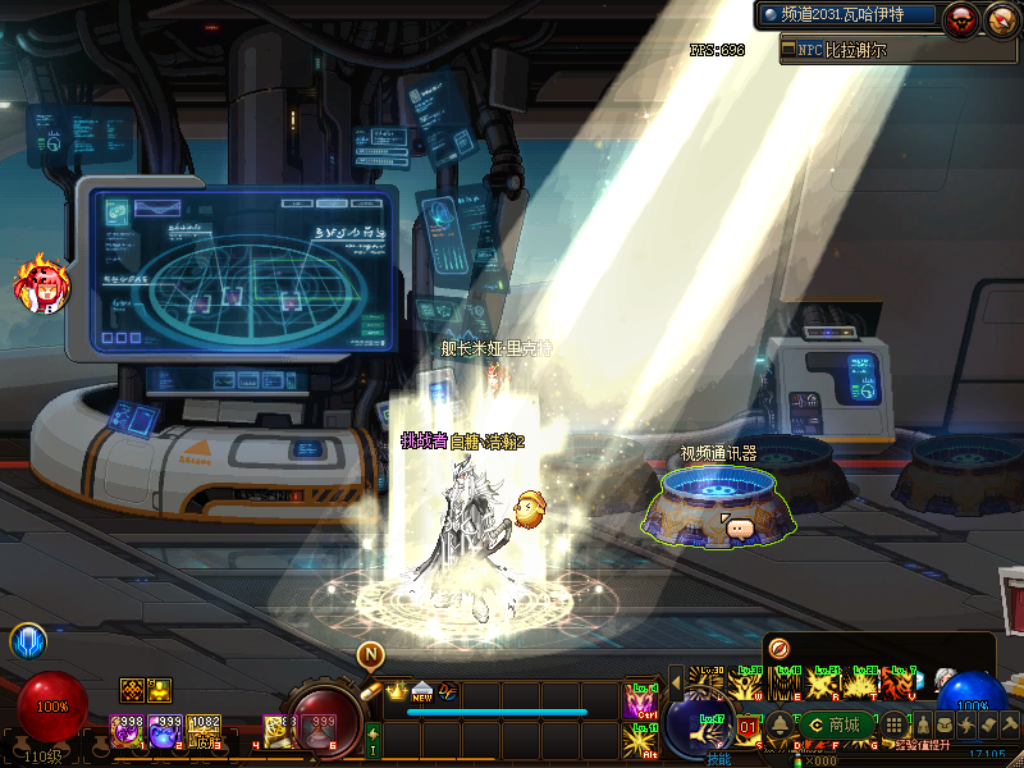Image resolution: width=1024 pixels, height=768 pixels.
Task: Open the compass map button at top right
Action: pos(1002,18)
